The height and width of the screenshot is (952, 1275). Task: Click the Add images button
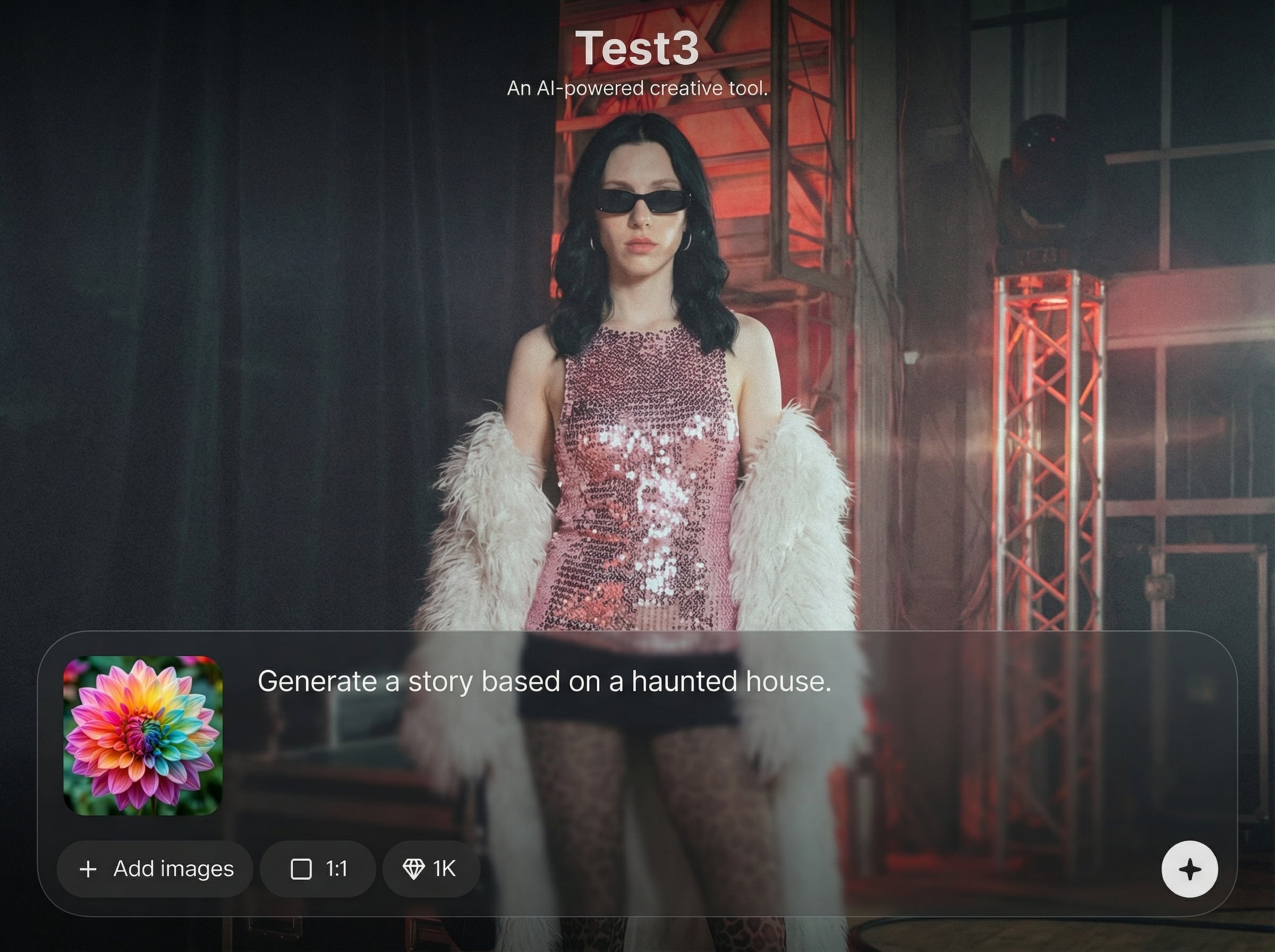[155, 869]
